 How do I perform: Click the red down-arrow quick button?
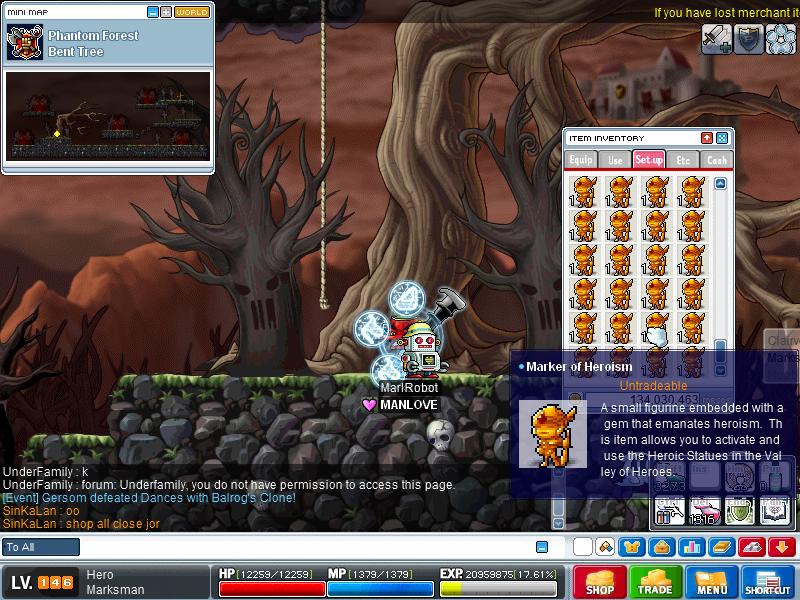782,547
